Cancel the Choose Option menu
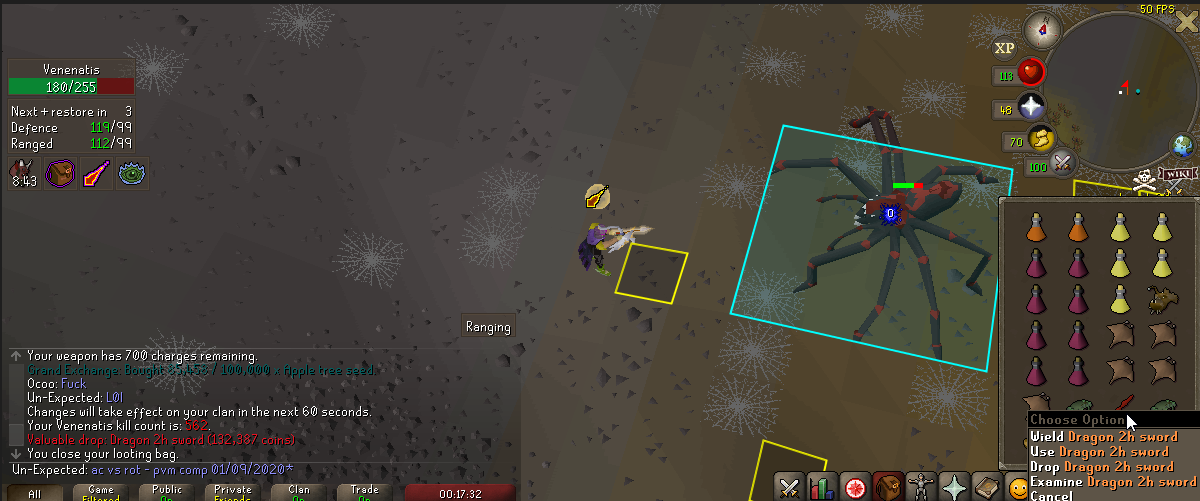This screenshot has width=1200, height=501. (x=1053, y=496)
